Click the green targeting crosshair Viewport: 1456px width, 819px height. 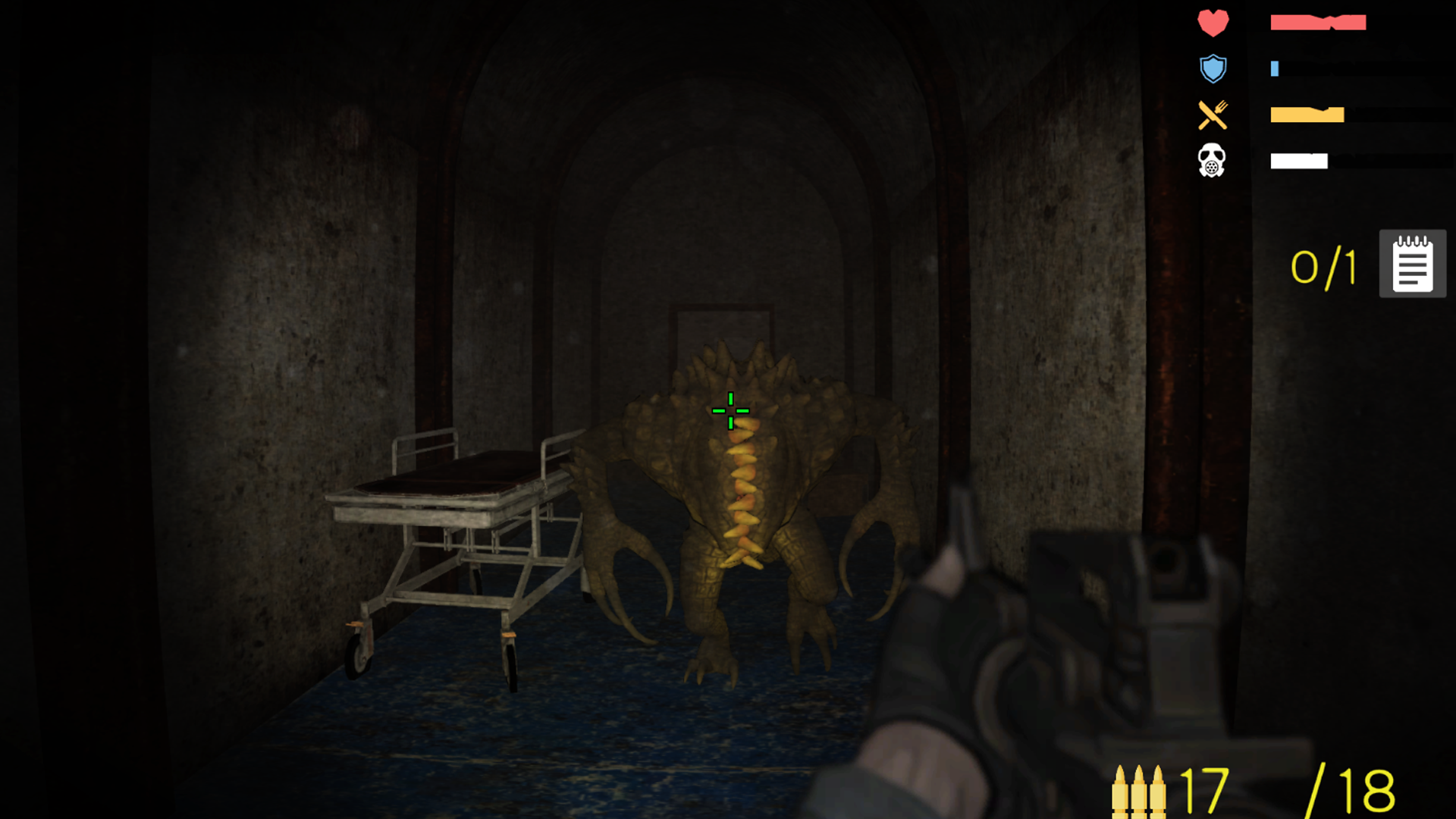(730, 409)
